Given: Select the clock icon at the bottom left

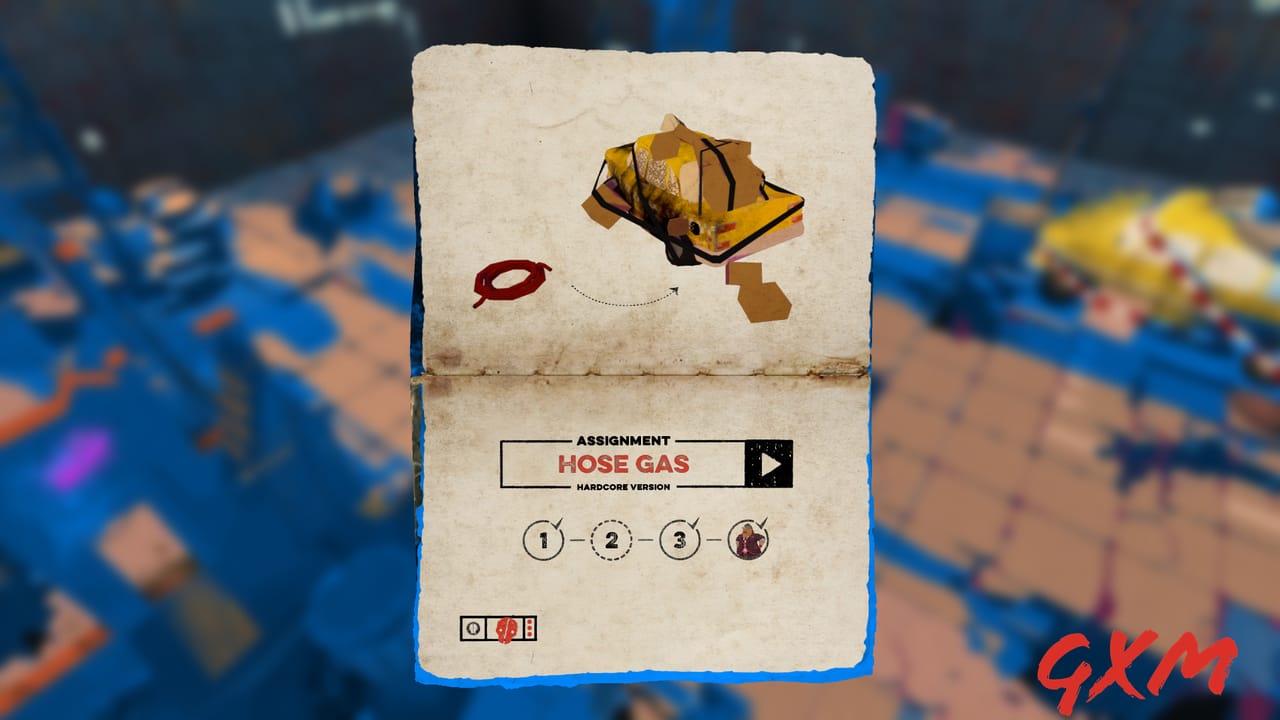Looking at the screenshot, I should (x=472, y=629).
